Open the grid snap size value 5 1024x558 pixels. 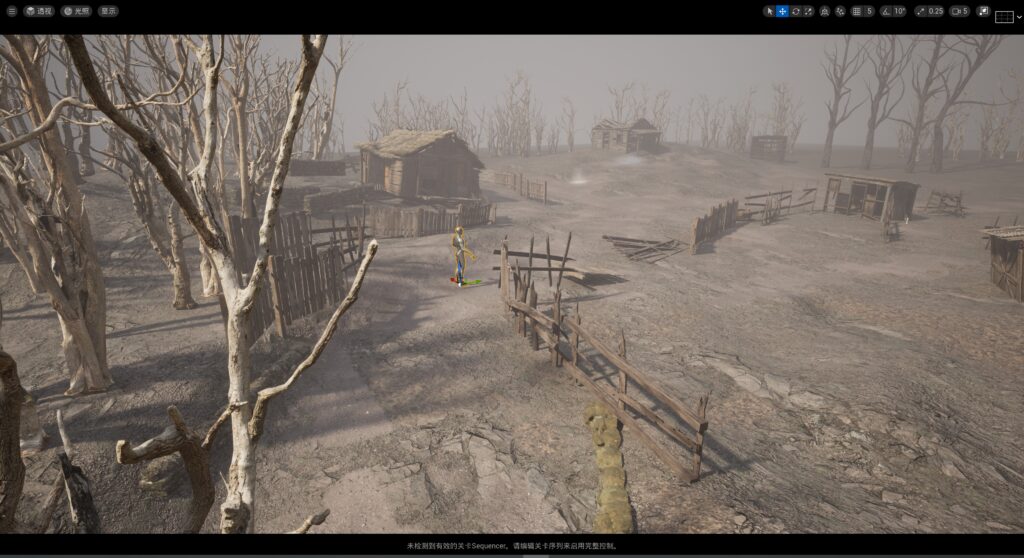coord(869,11)
